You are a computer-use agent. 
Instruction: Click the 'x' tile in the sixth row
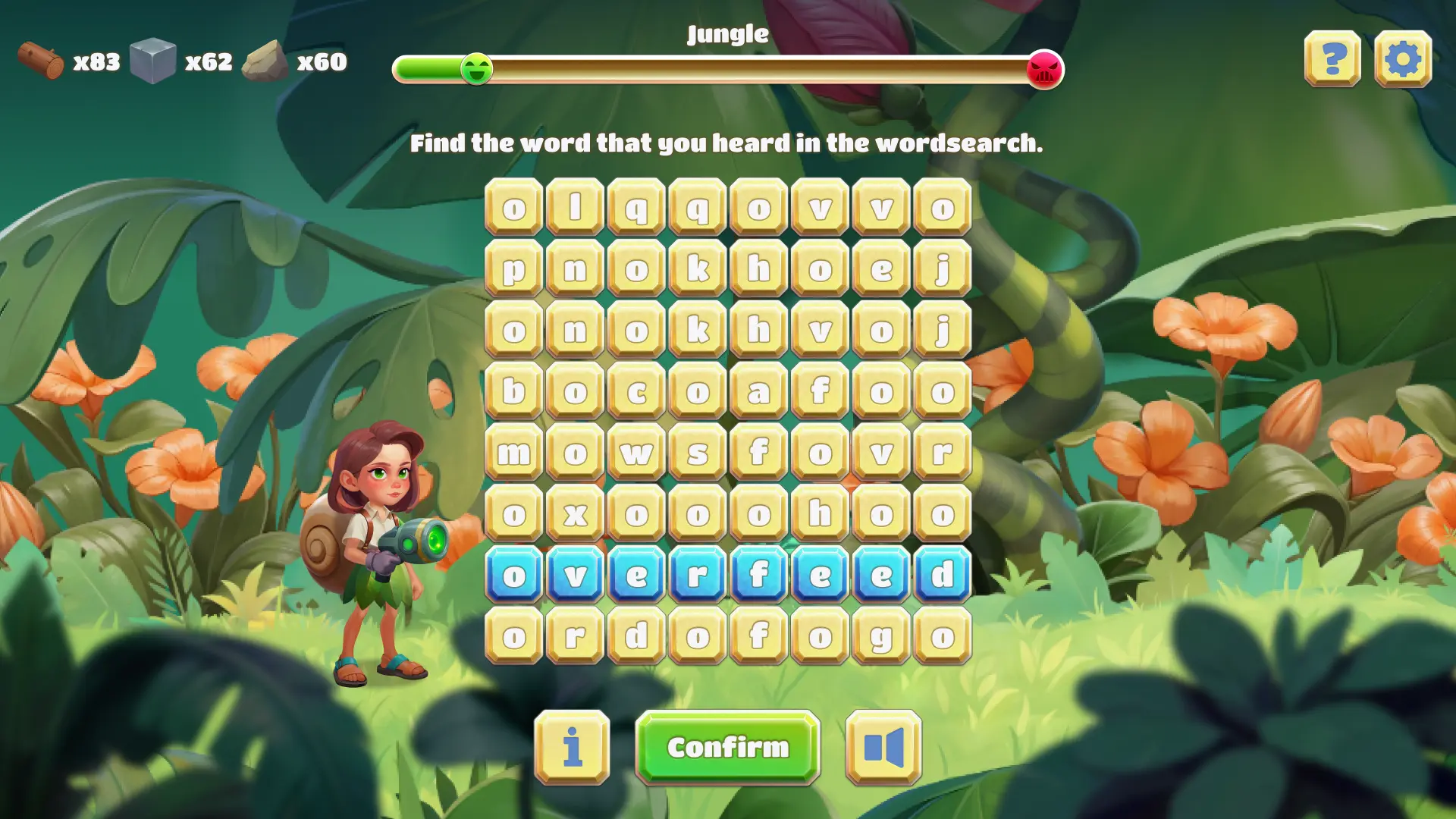(576, 515)
